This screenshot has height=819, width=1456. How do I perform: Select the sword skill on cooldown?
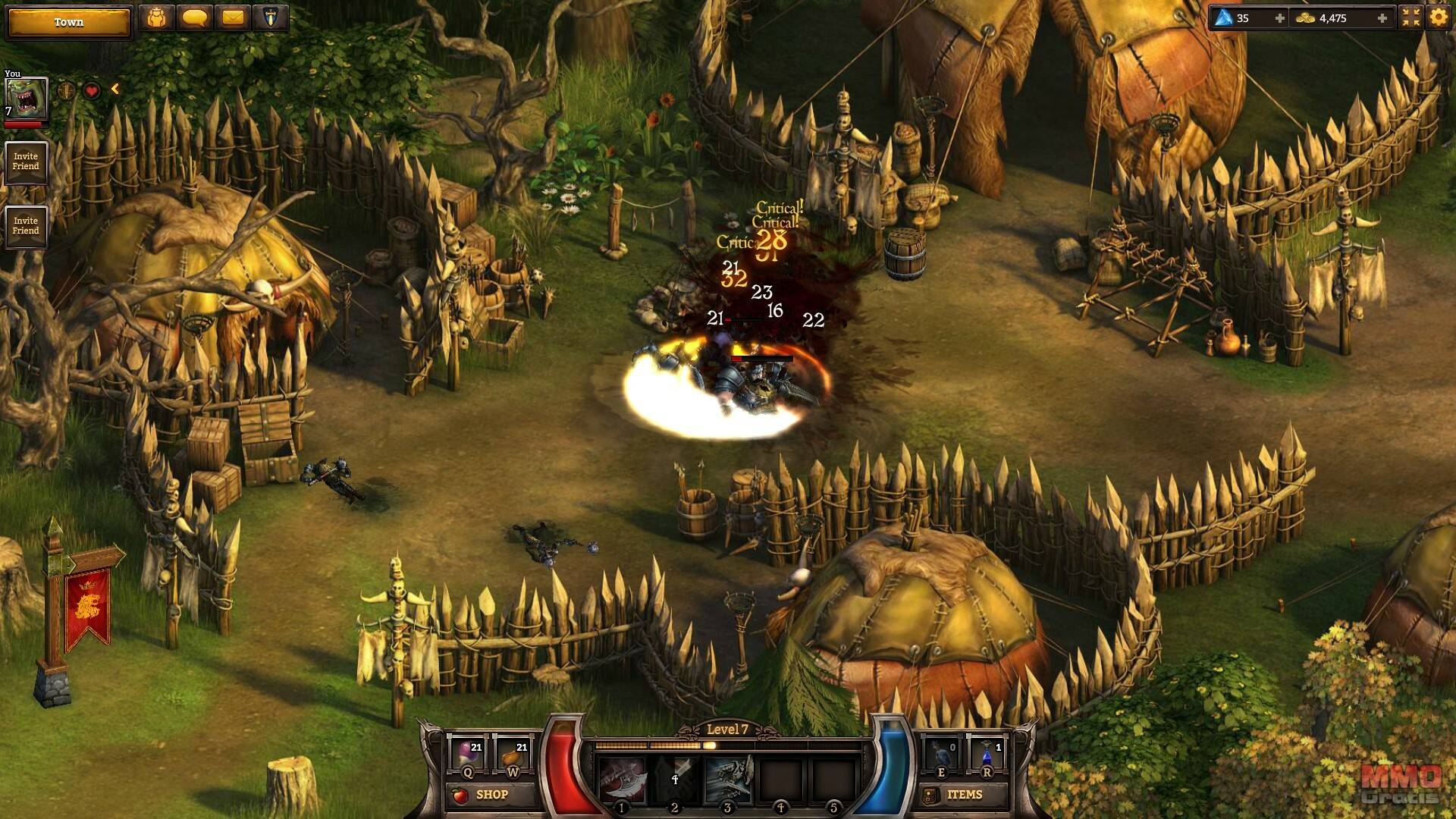click(x=675, y=780)
